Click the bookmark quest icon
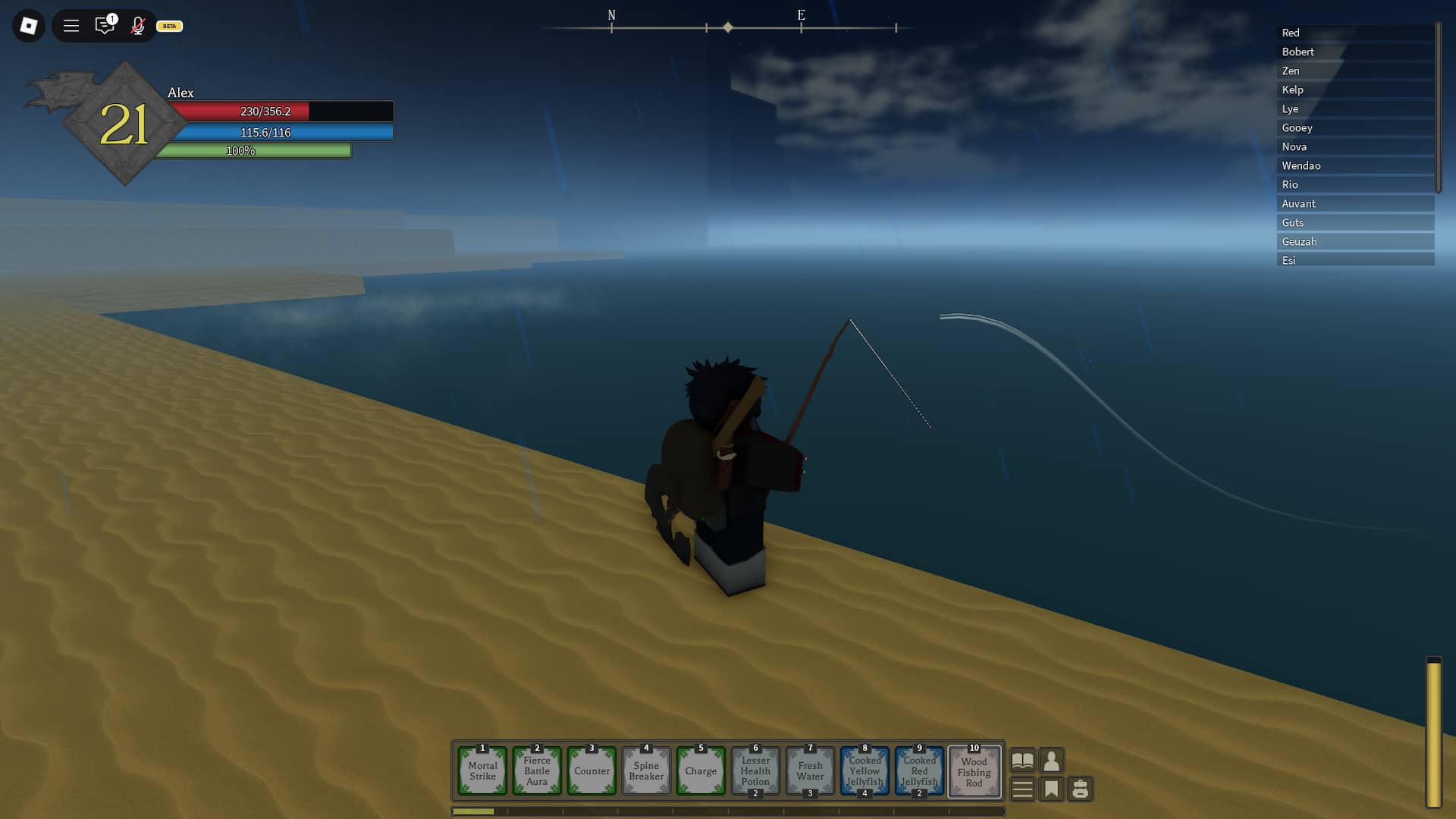 (1051, 789)
